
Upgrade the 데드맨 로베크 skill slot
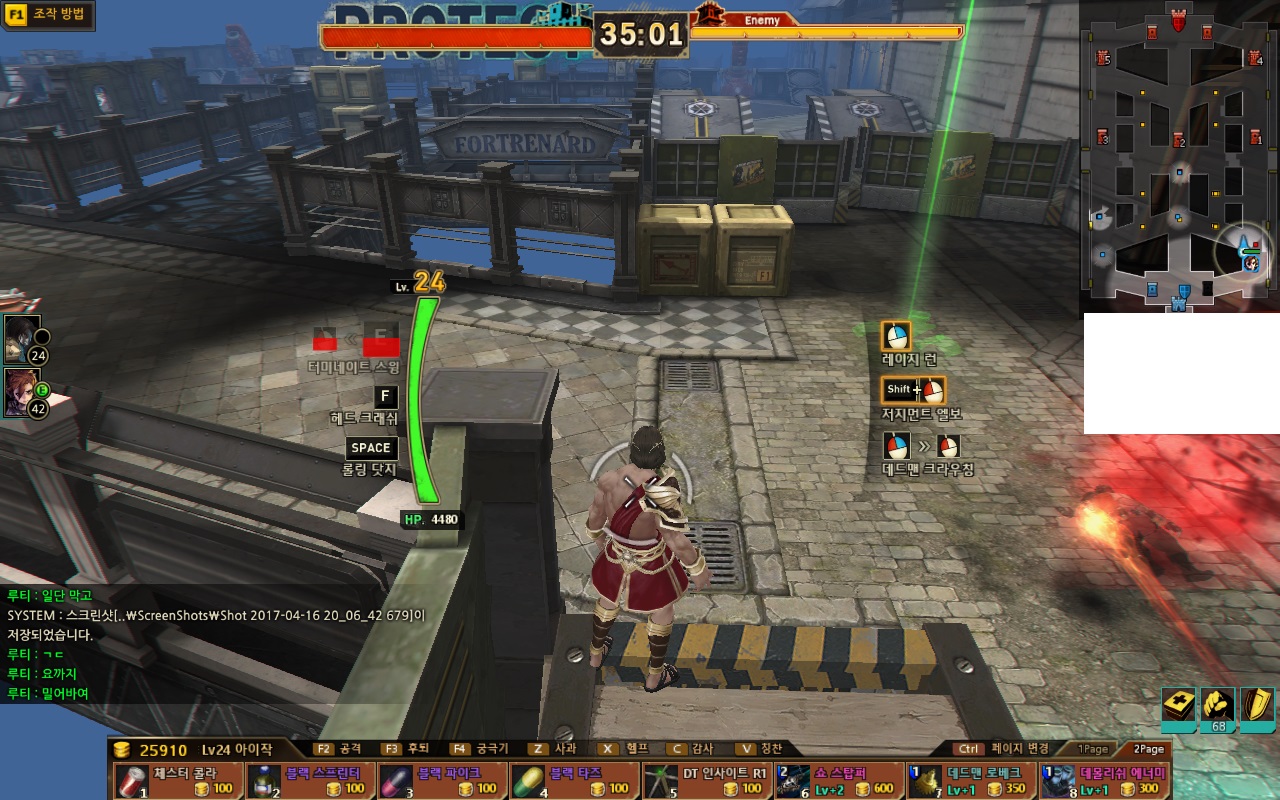coord(970,780)
